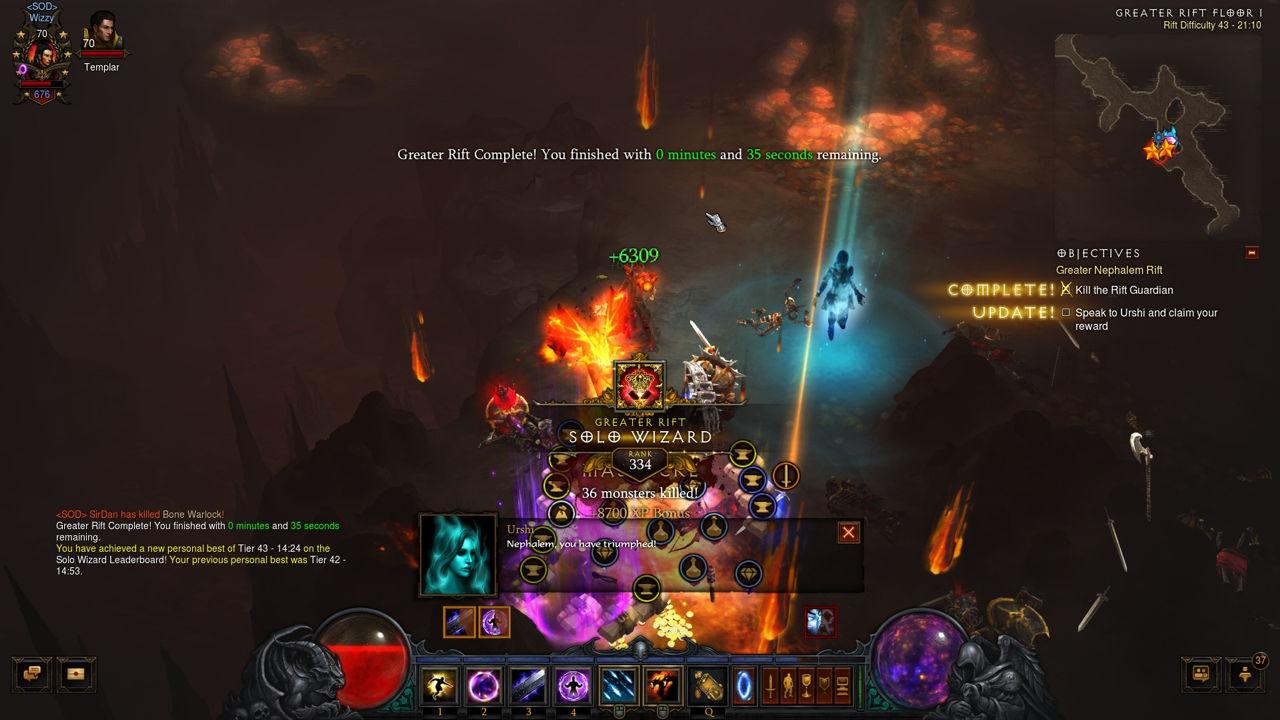Cast the purple orb skill in slot 2

point(483,686)
